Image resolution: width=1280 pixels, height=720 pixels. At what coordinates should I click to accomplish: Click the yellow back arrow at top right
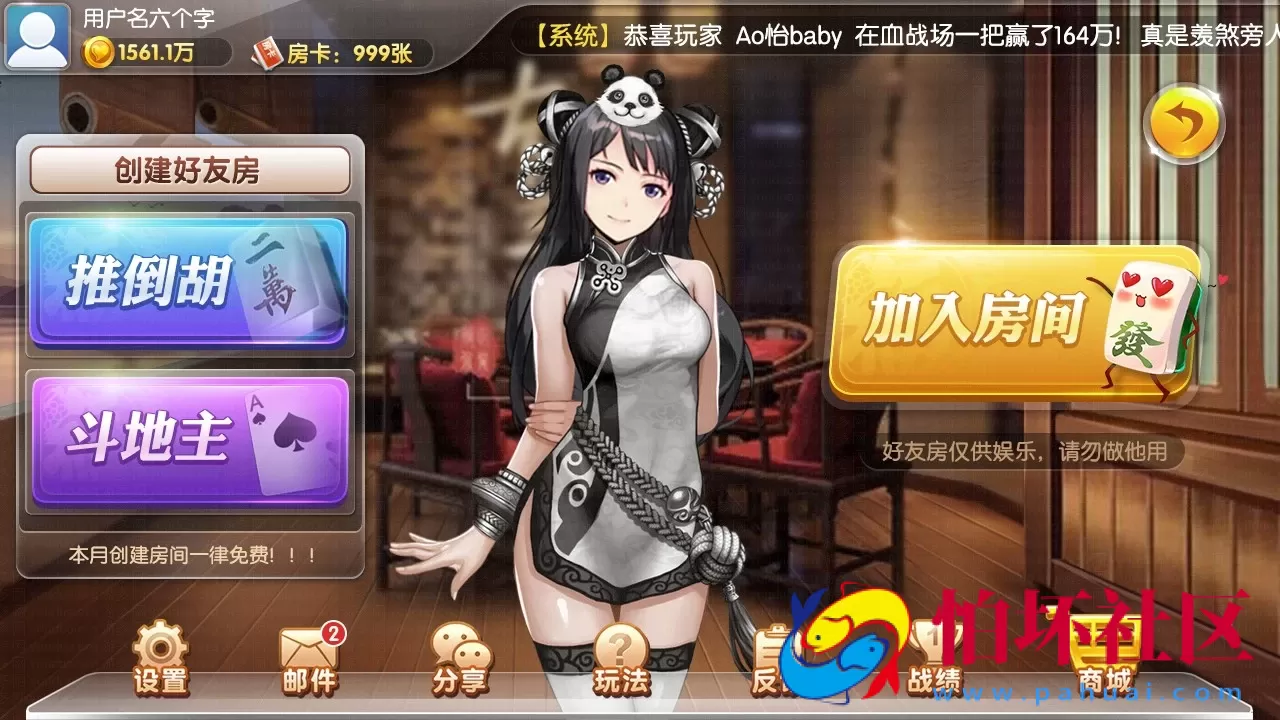(1185, 124)
